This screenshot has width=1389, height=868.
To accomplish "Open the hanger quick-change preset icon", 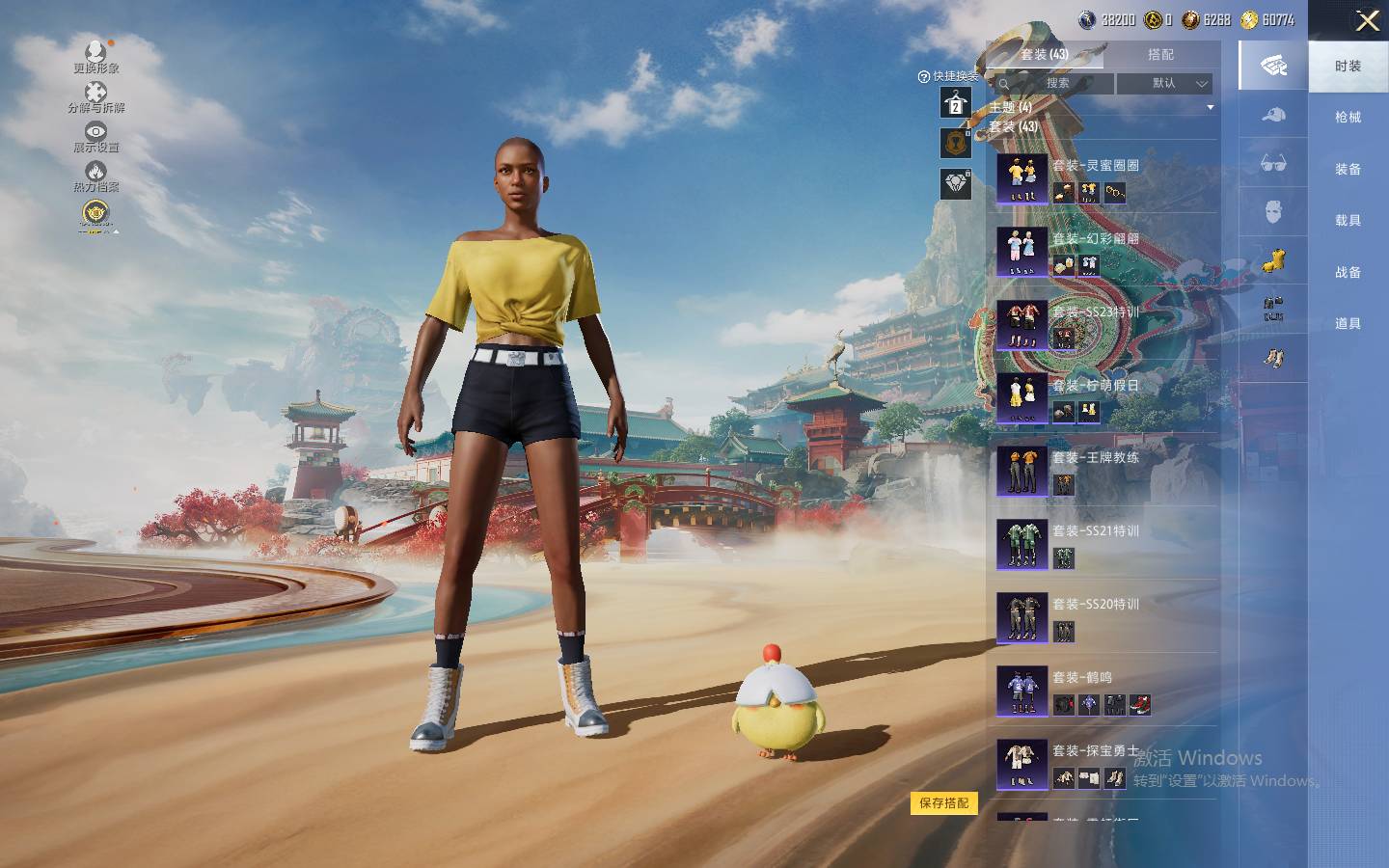I will (x=956, y=102).
